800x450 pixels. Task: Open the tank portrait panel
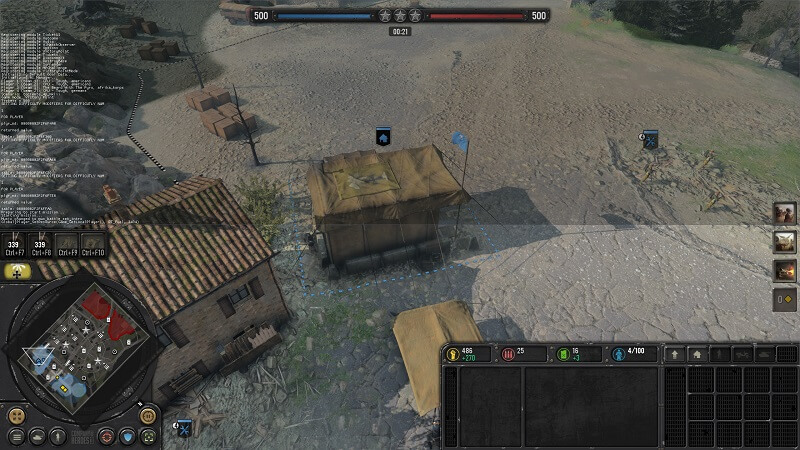(785, 242)
